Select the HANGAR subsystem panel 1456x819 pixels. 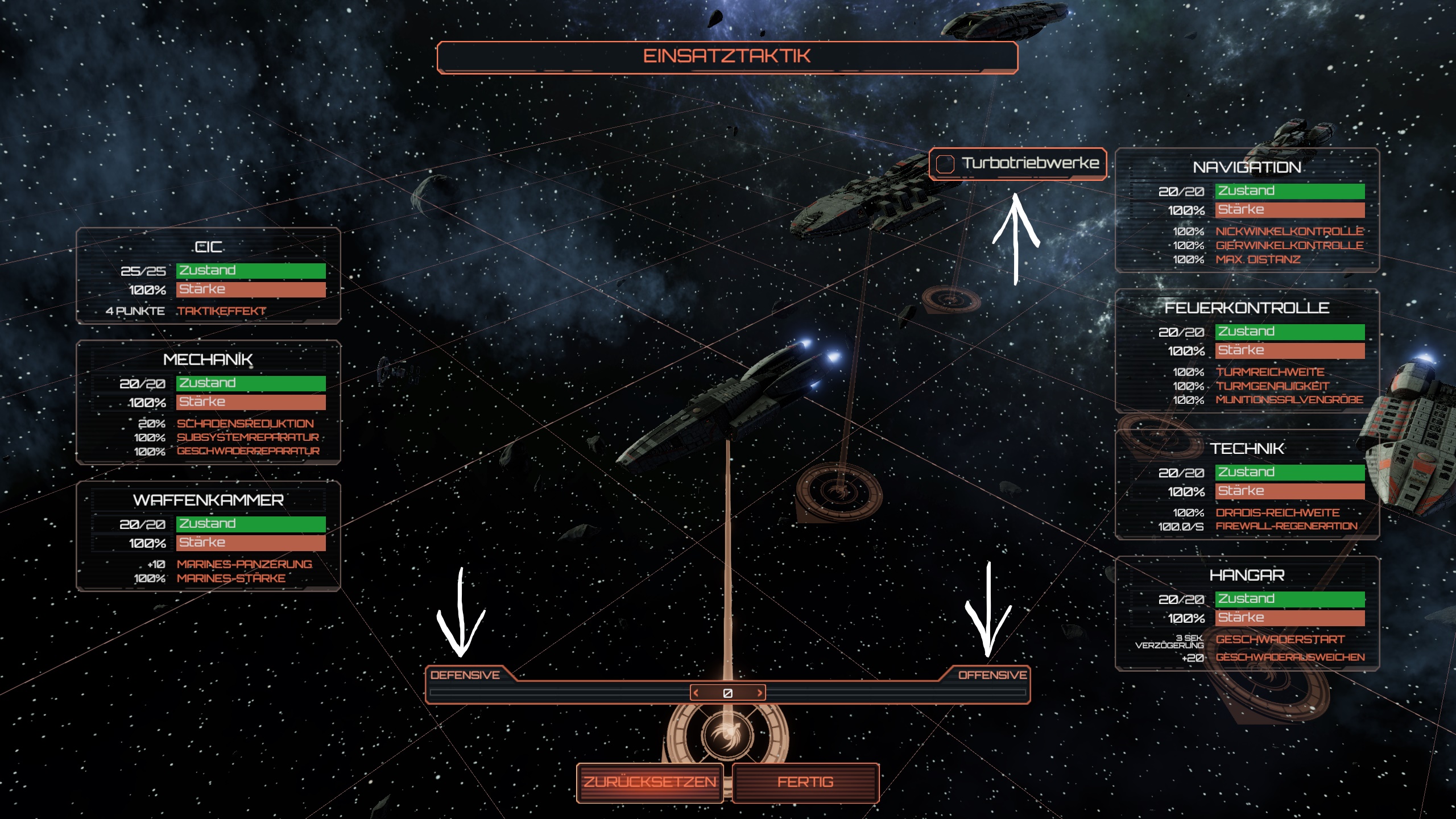[x=1247, y=614]
